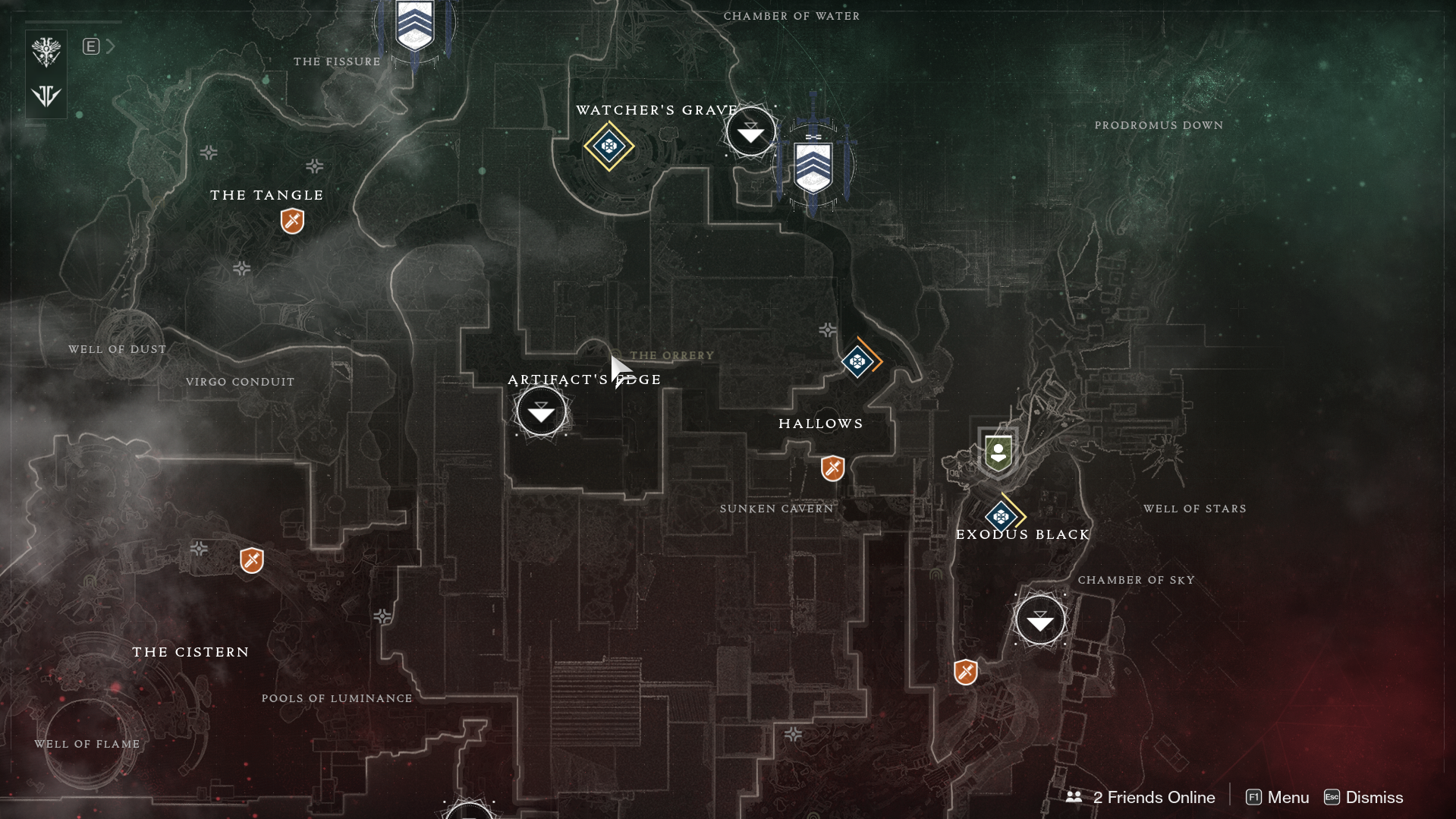
Task: Select the gold-bordered public event at Watcher's Grave
Action: point(609,146)
